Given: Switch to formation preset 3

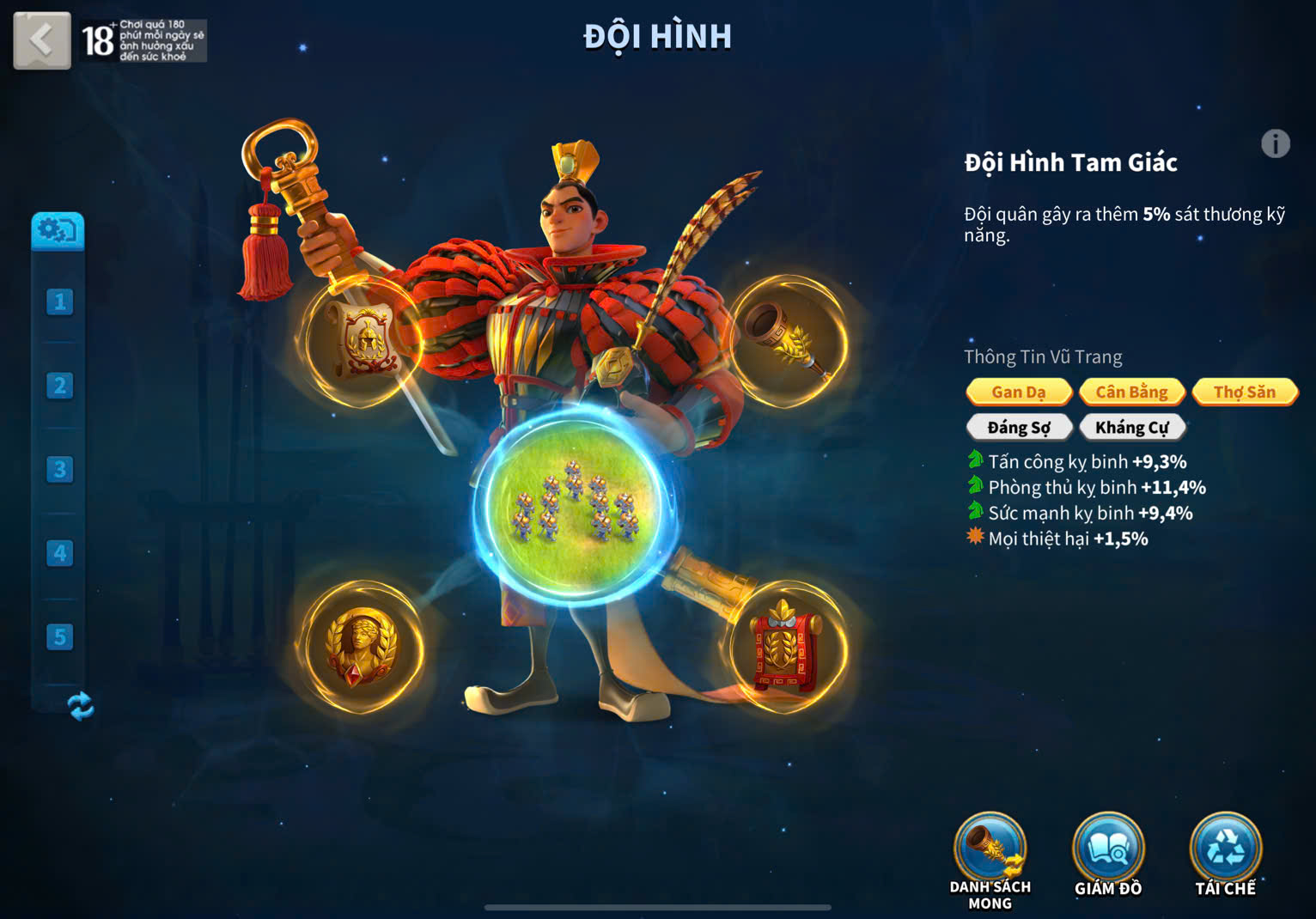Looking at the screenshot, I should click(59, 469).
